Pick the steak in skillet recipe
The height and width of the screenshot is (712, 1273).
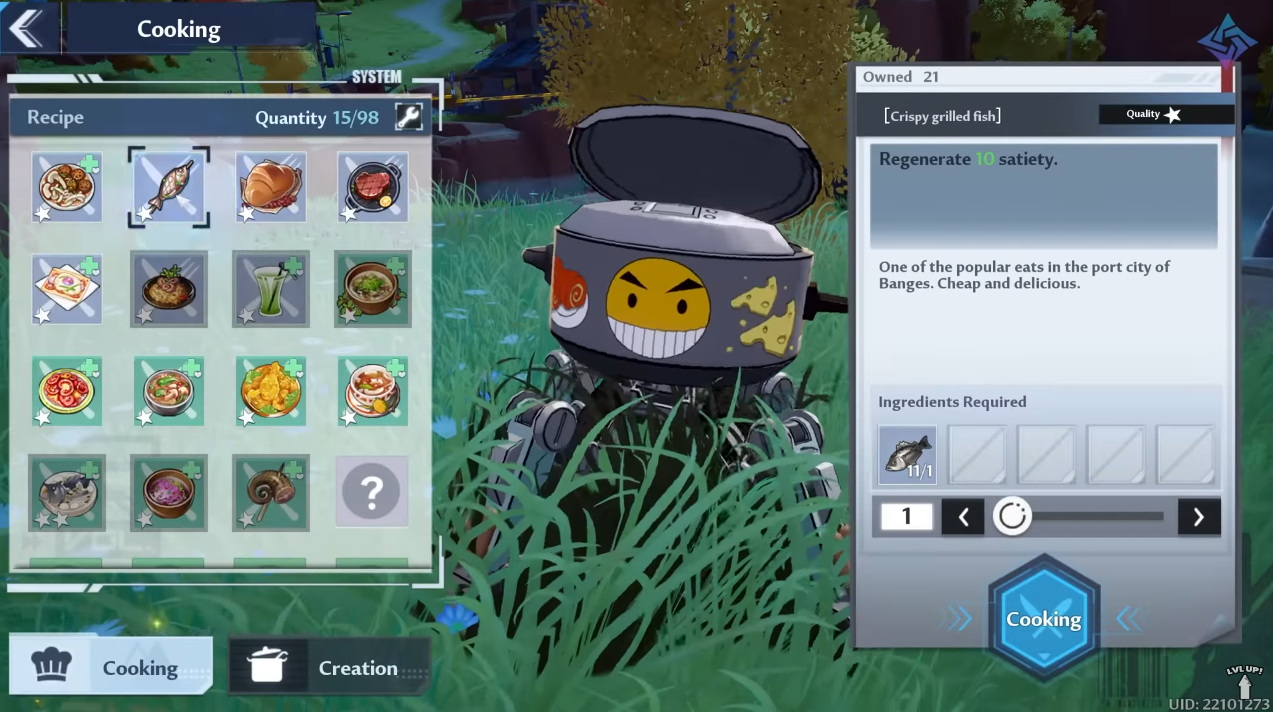click(x=373, y=187)
